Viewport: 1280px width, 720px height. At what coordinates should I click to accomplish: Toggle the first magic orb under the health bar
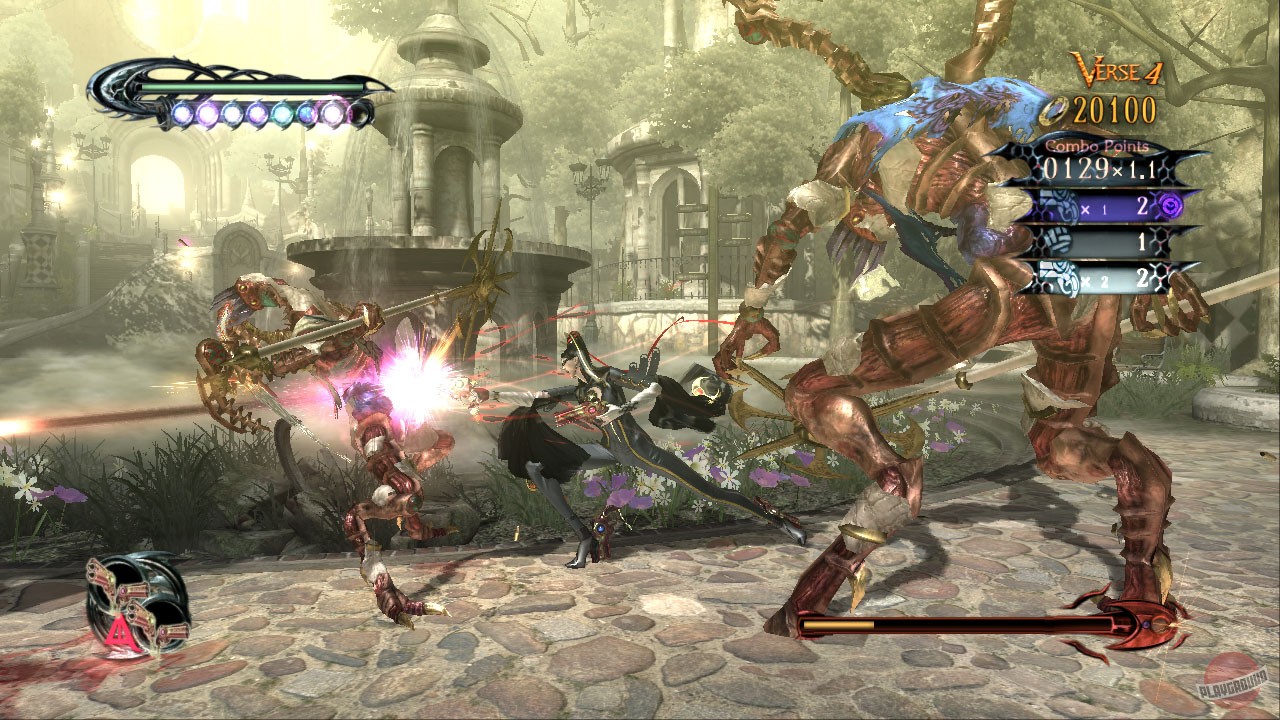point(185,113)
